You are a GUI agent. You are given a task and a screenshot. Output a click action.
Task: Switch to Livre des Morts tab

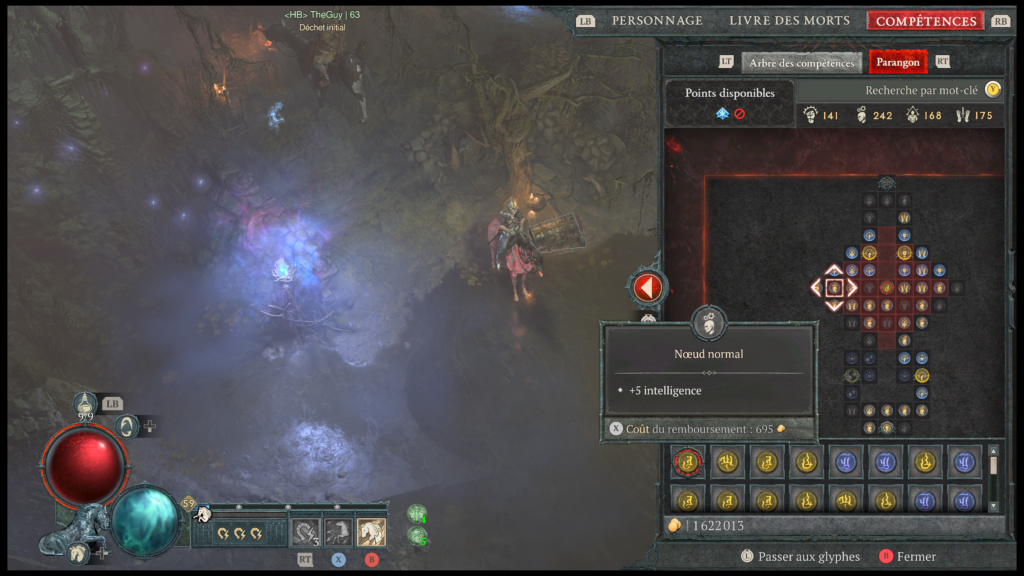tap(789, 21)
